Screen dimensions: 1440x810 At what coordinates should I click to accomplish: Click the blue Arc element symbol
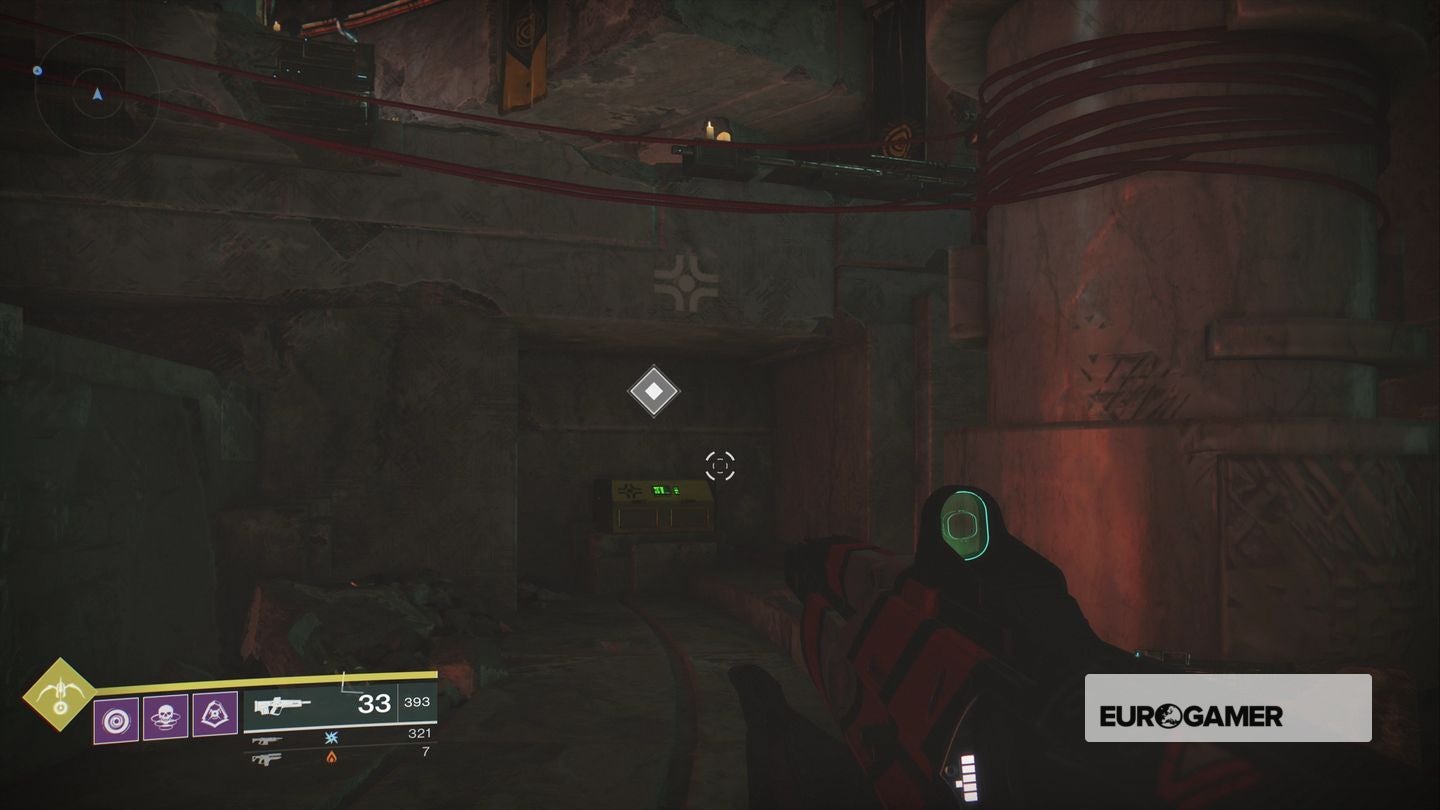tap(330, 739)
